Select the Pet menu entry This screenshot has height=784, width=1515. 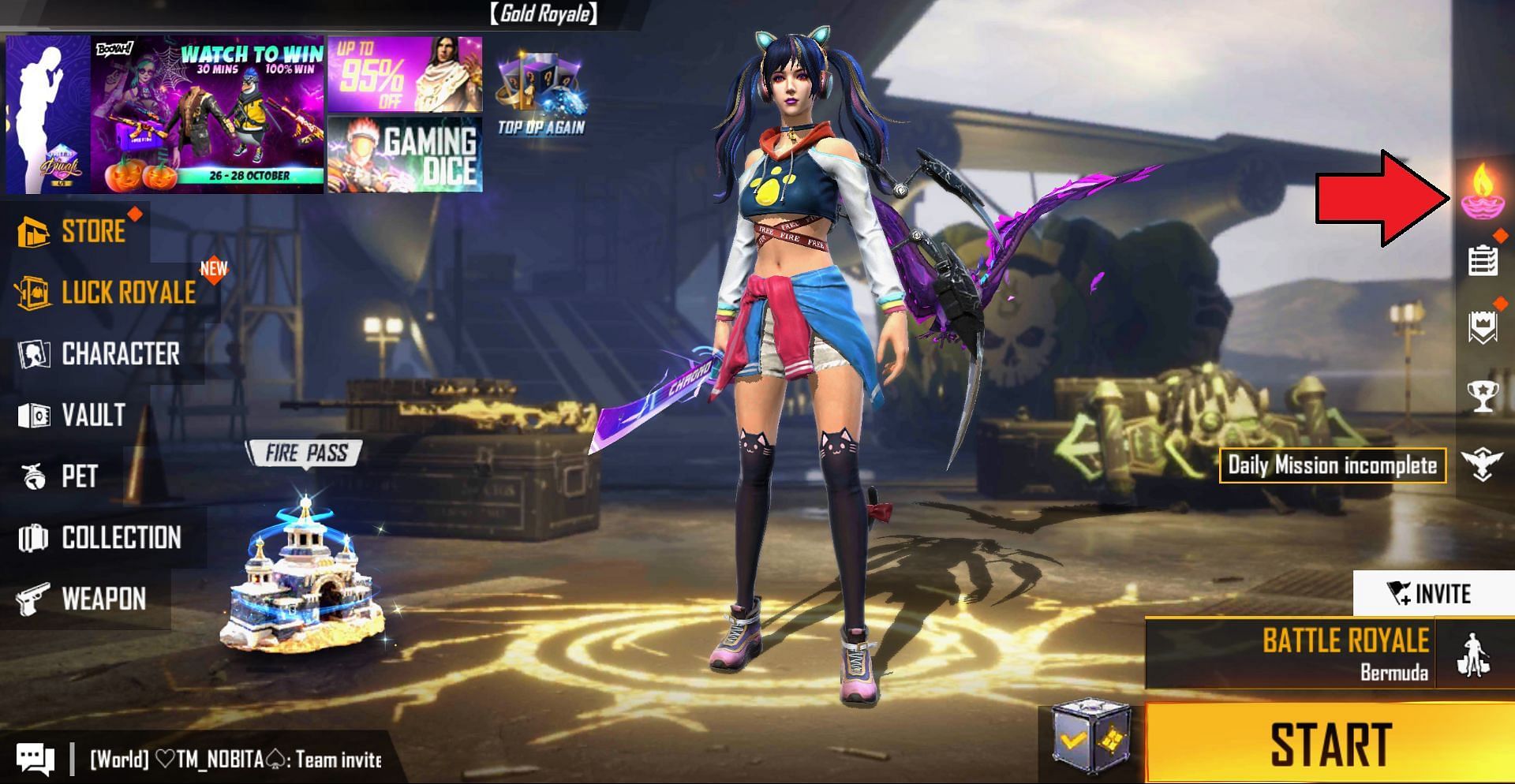click(x=59, y=476)
